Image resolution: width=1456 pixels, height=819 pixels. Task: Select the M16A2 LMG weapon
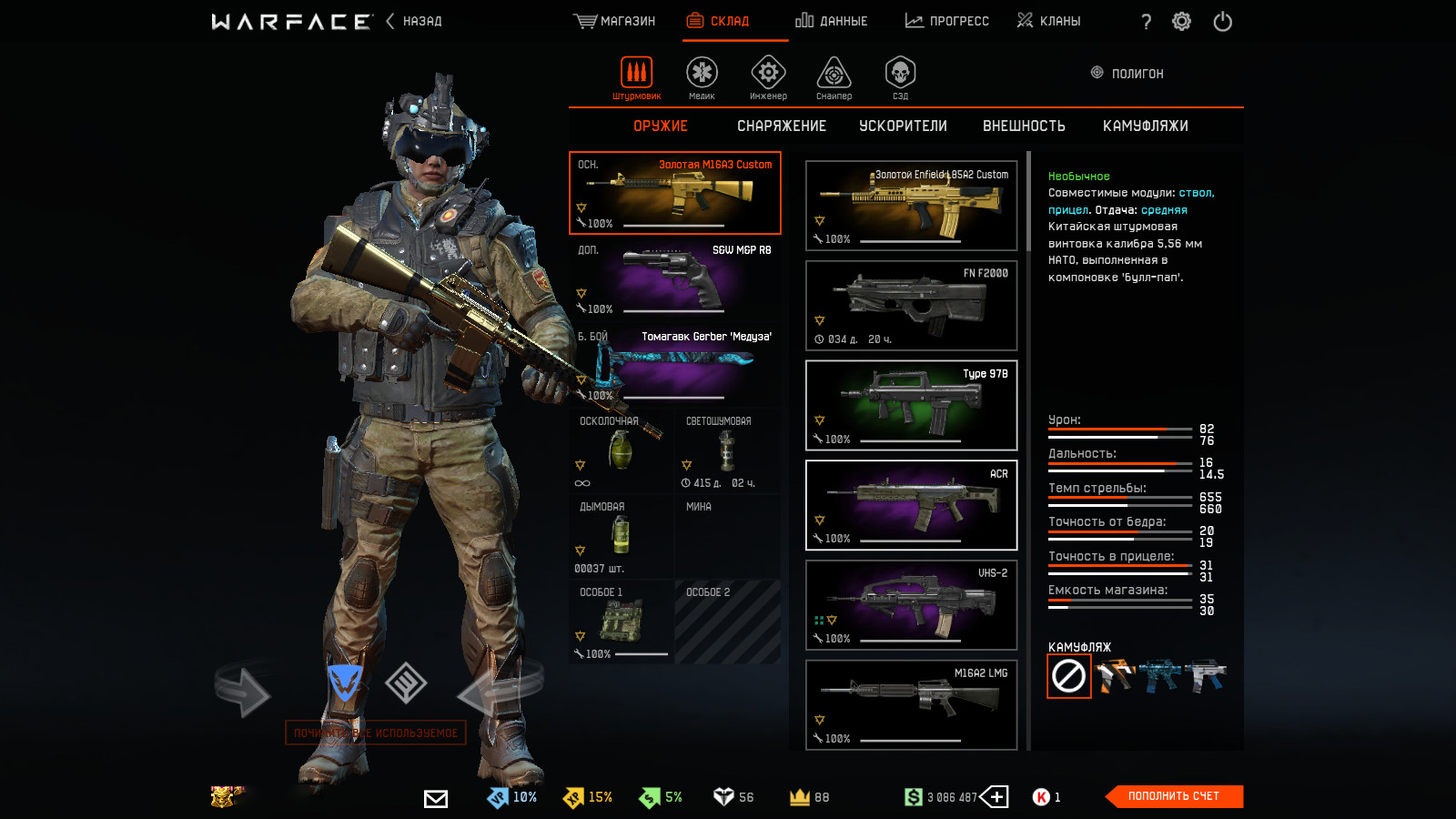911,704
